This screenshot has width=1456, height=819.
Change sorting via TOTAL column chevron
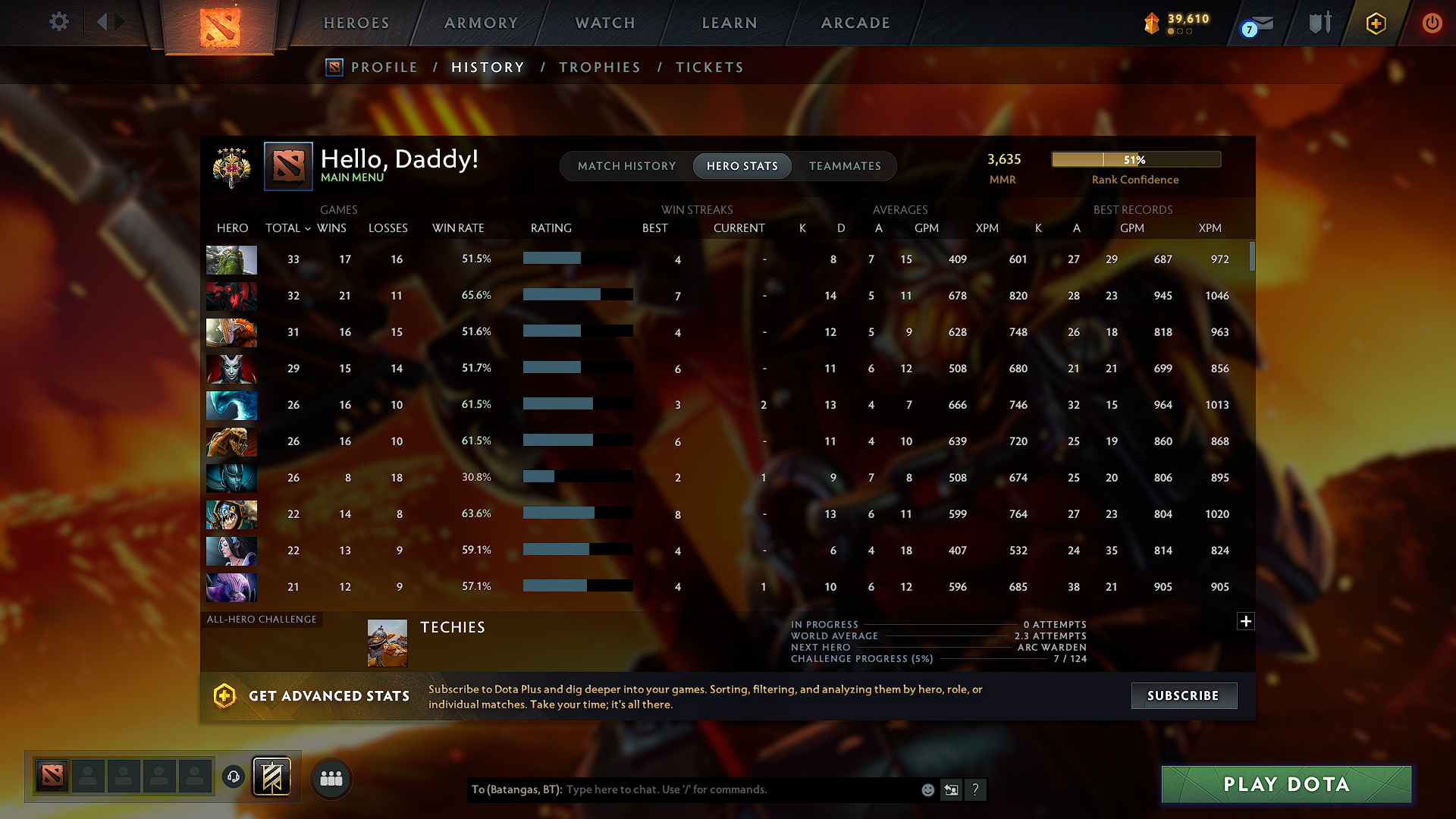307,228
